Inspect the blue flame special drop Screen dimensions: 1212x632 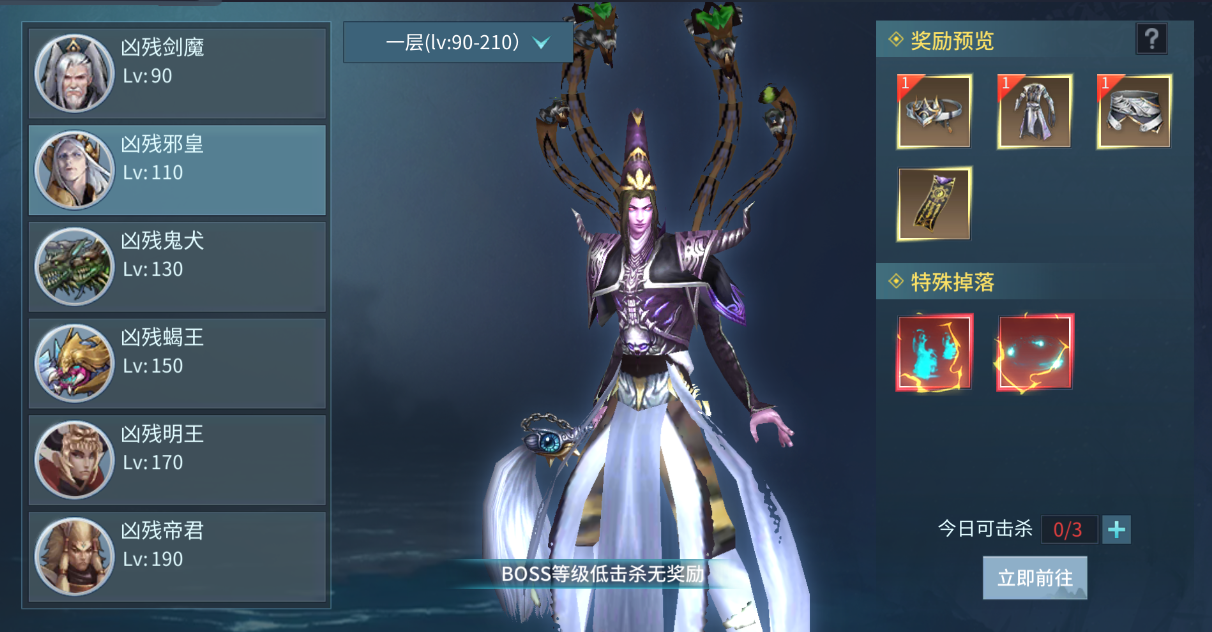point(934,352)
